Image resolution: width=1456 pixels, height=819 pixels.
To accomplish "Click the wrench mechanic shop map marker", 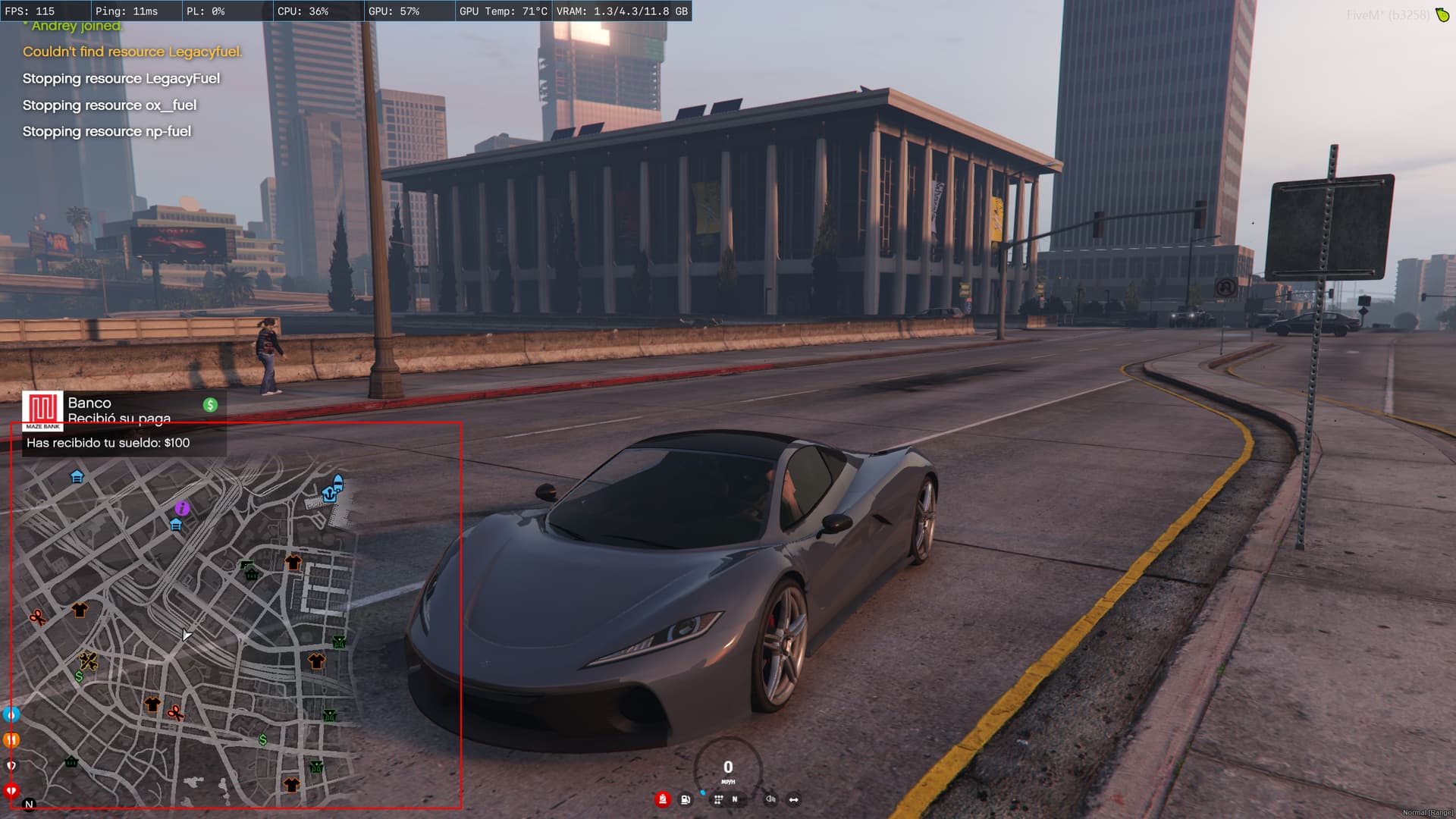I will (88, 661).
